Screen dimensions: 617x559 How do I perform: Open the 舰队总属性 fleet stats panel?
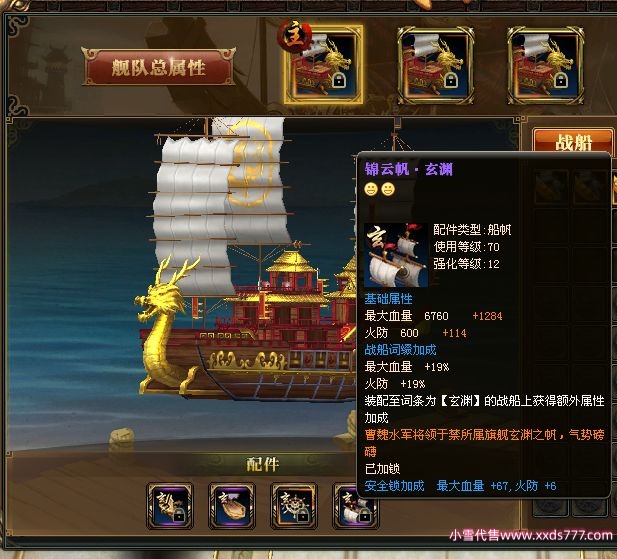coord(160,67)
